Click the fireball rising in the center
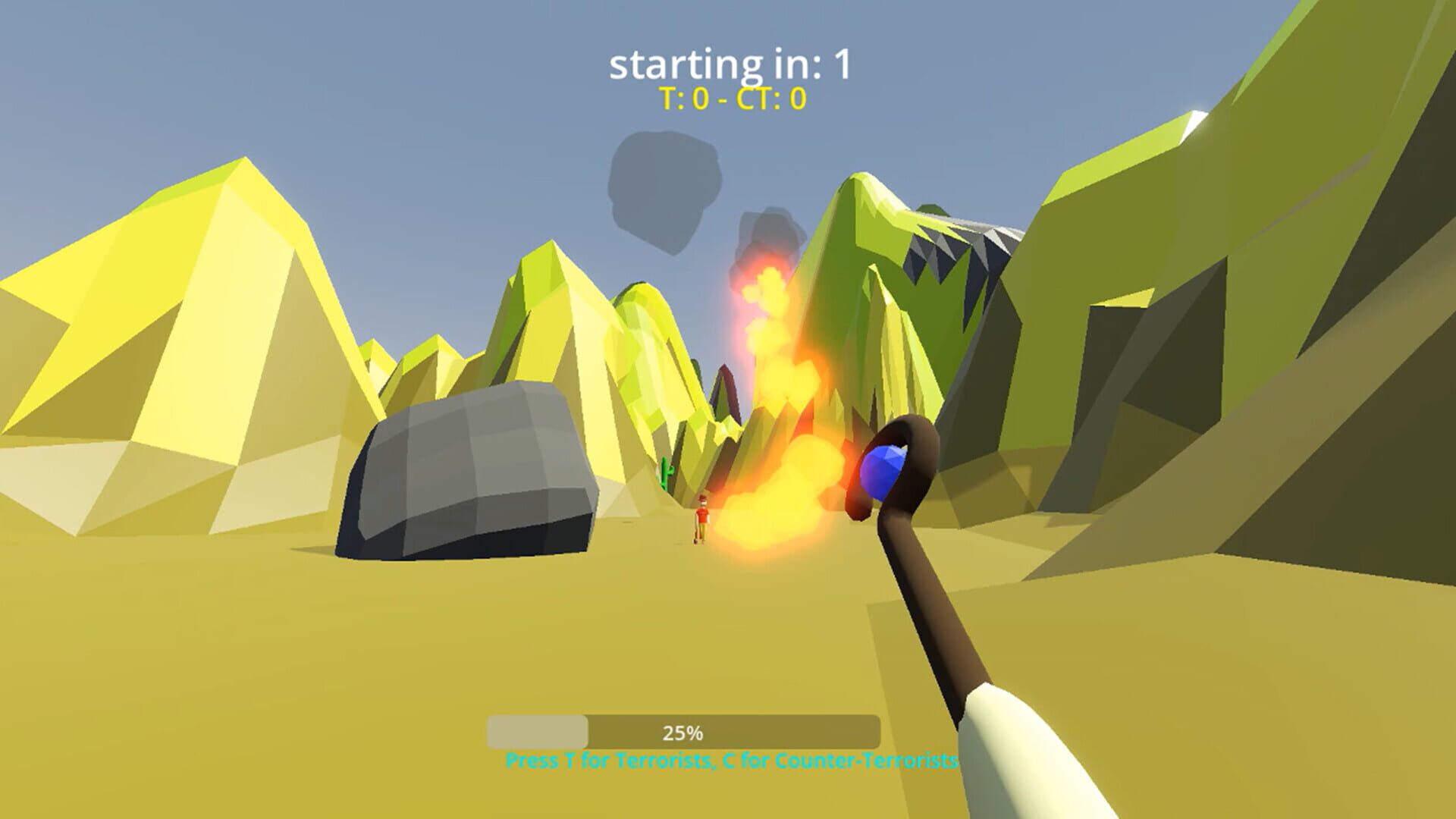1456x819 pixels. point(781,425)
